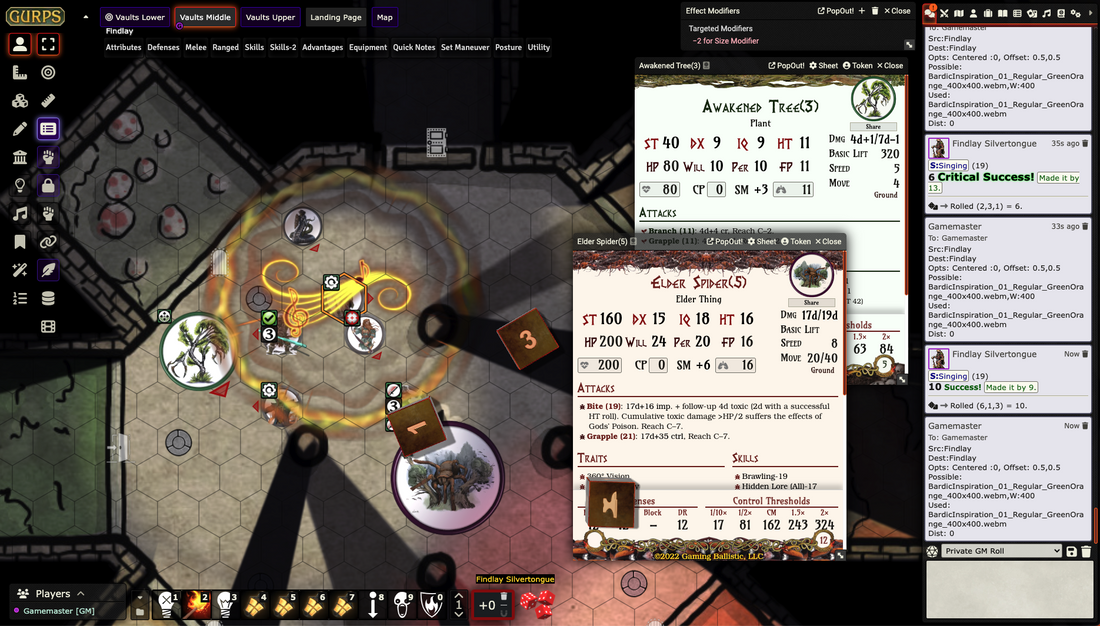The width and height of the screenshot is (1100, 626).
Task: Select the lighting controls lightbulb tool
Action: click(19, 185)
